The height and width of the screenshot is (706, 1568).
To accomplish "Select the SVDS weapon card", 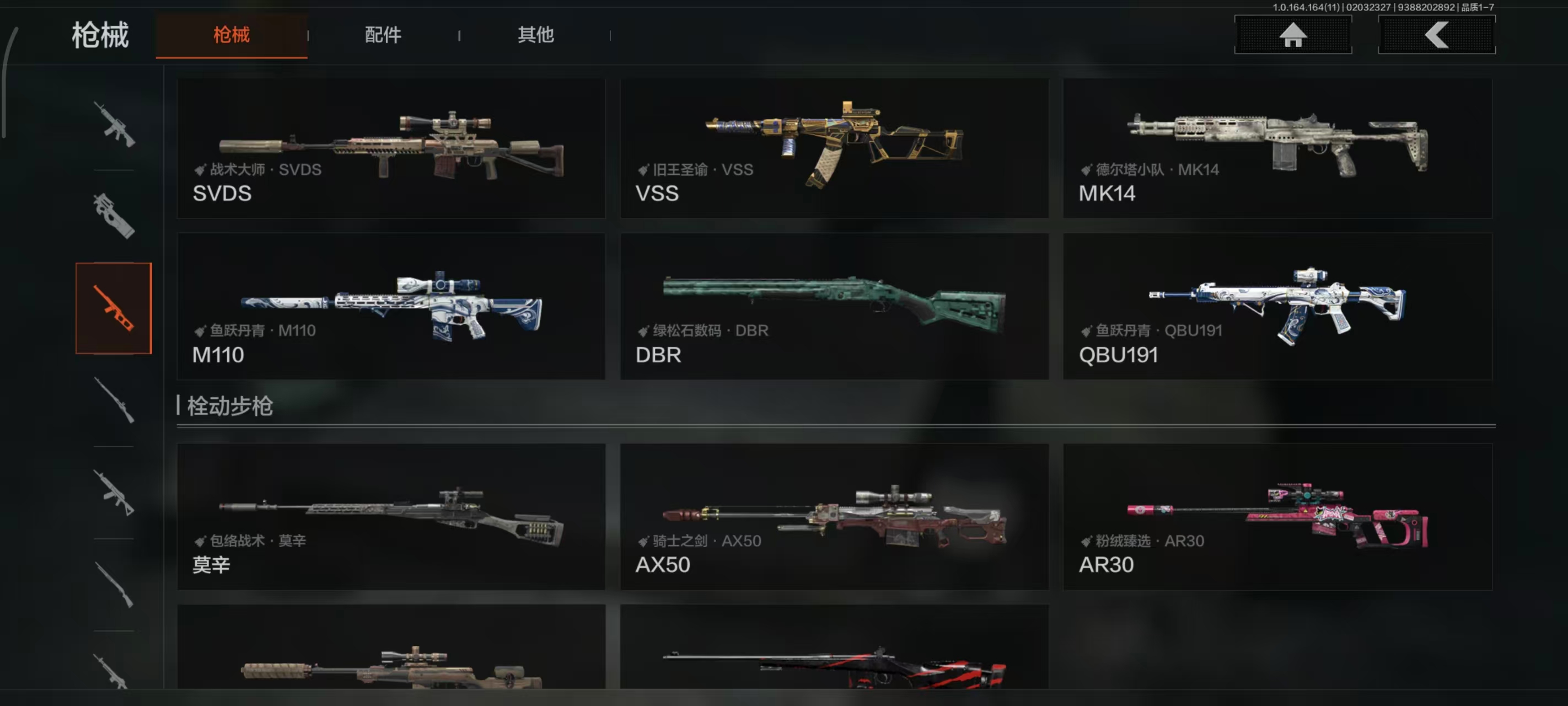I will [391, 148].
